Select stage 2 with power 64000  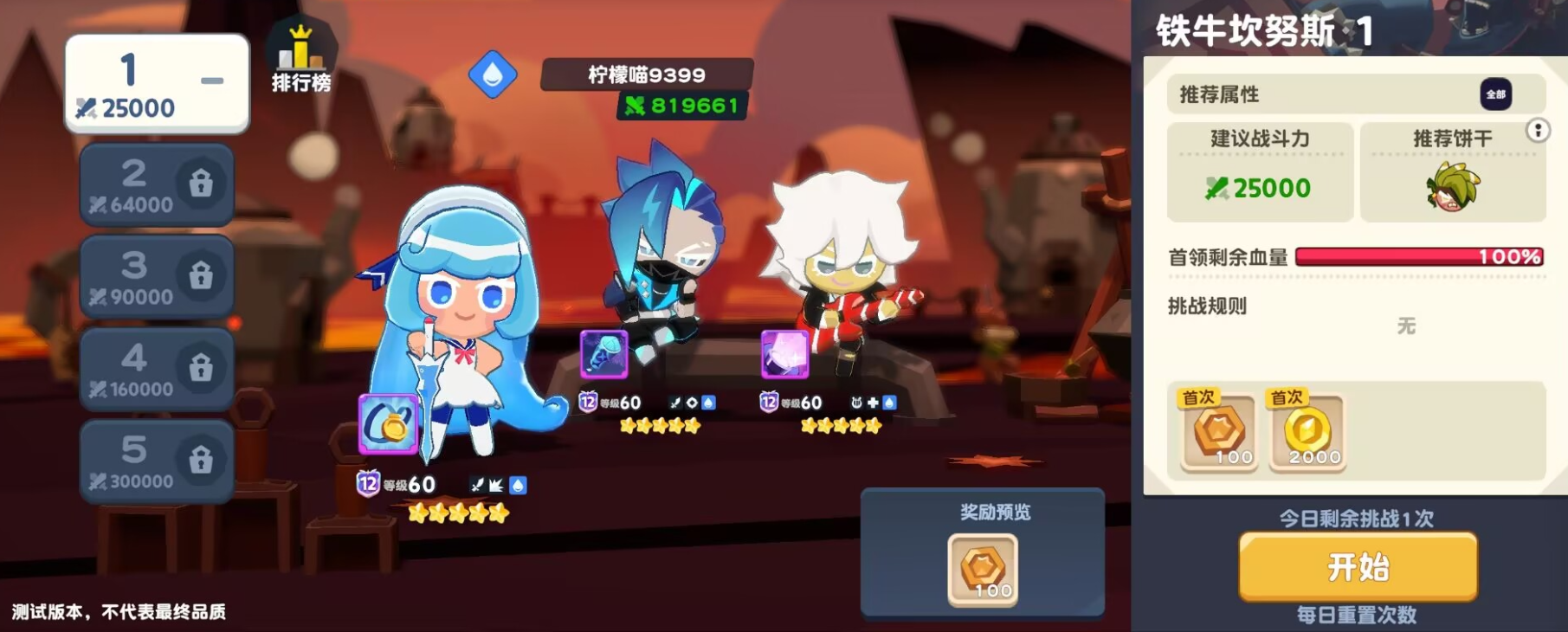tap(139, 184)
